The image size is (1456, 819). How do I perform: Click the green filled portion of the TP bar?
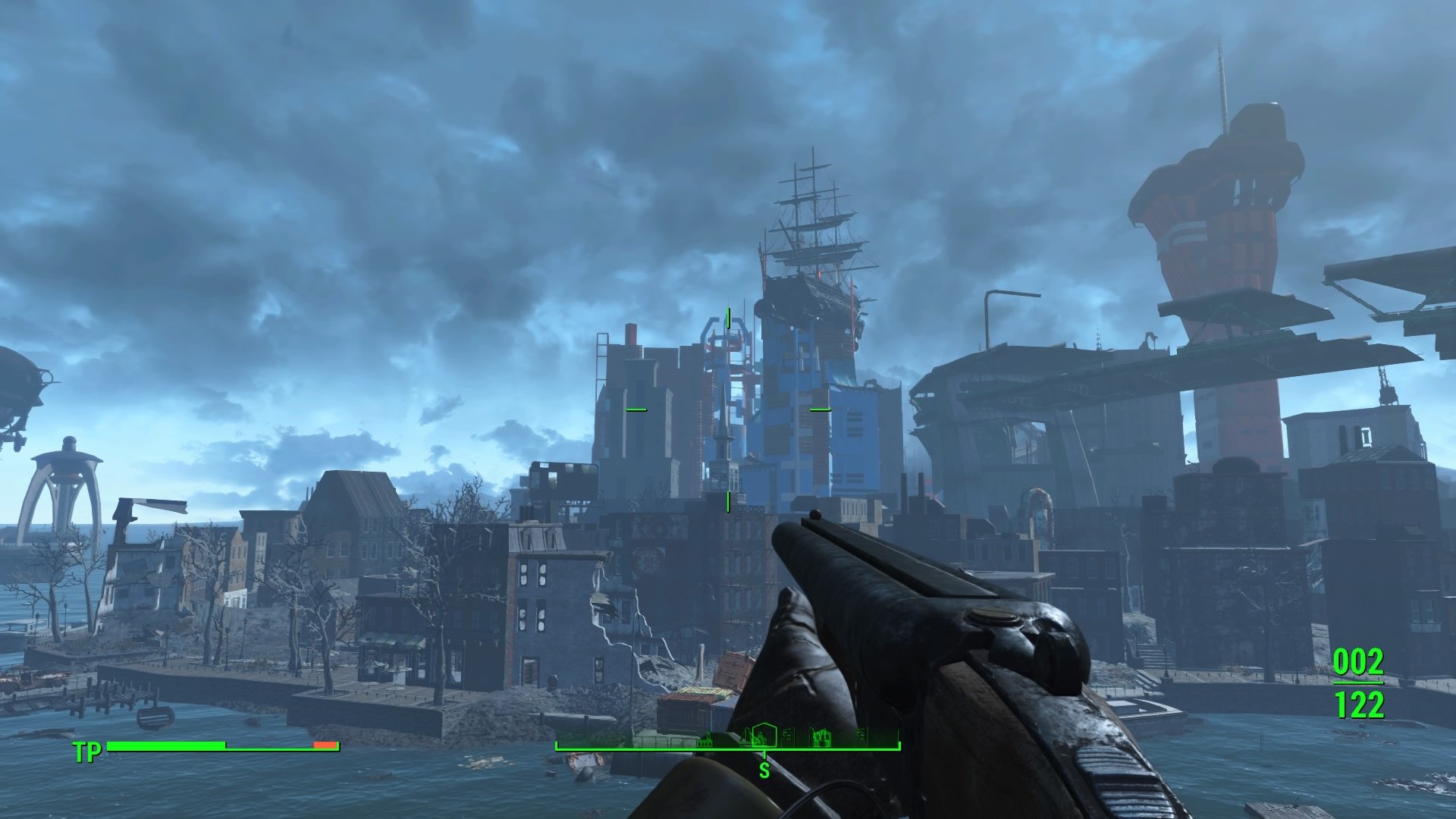[167, 746]
